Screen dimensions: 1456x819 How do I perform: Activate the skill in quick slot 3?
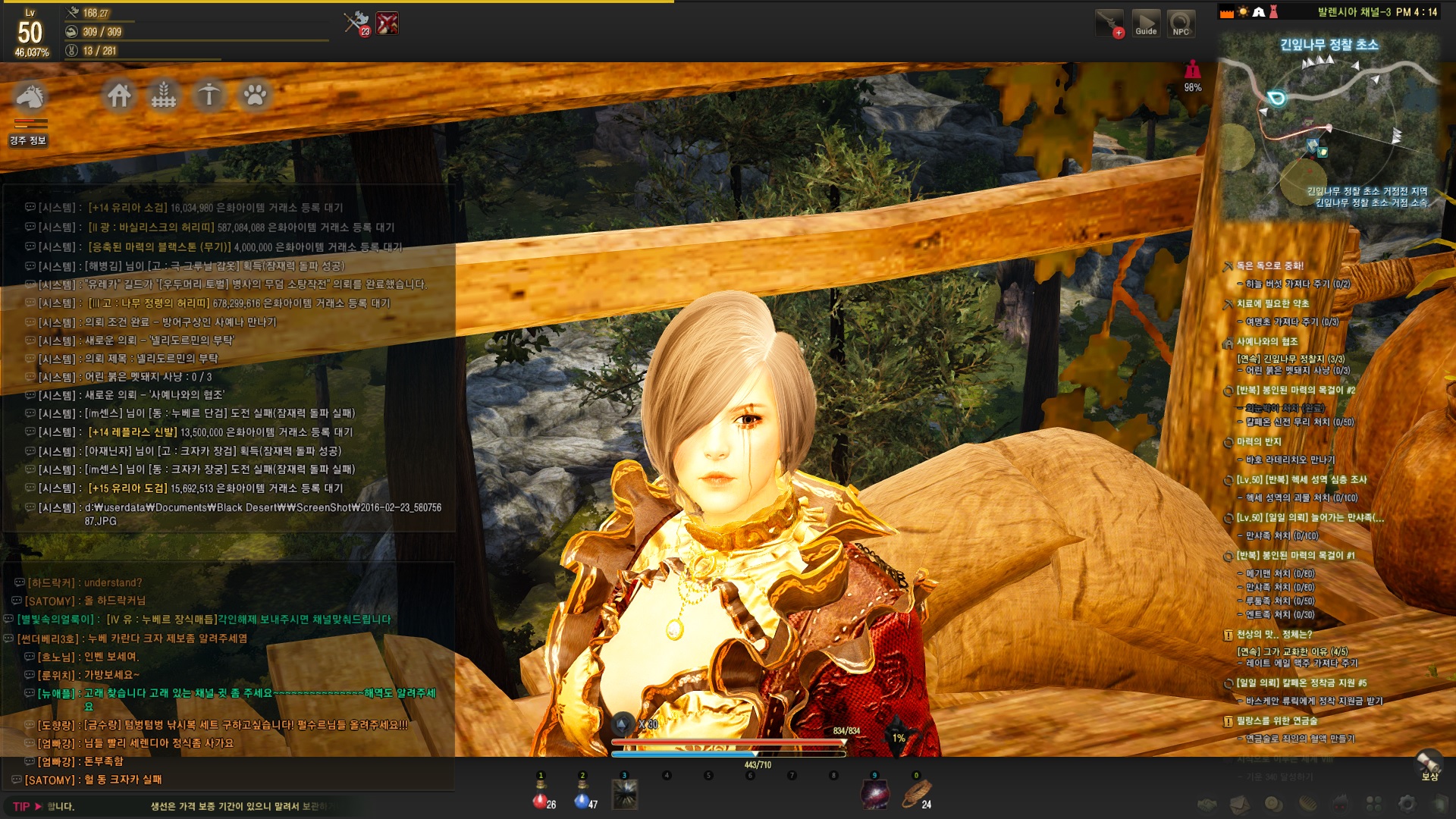pyautogui.click(x=625, y=795)
